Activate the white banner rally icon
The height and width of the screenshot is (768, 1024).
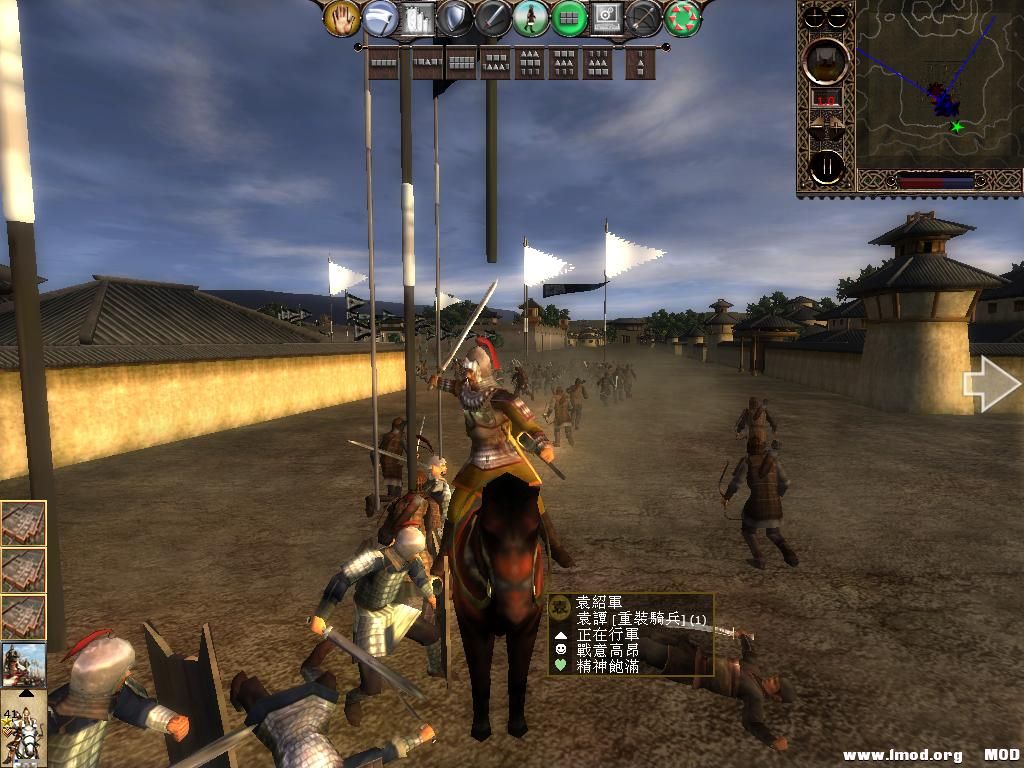tap(380, 18)
